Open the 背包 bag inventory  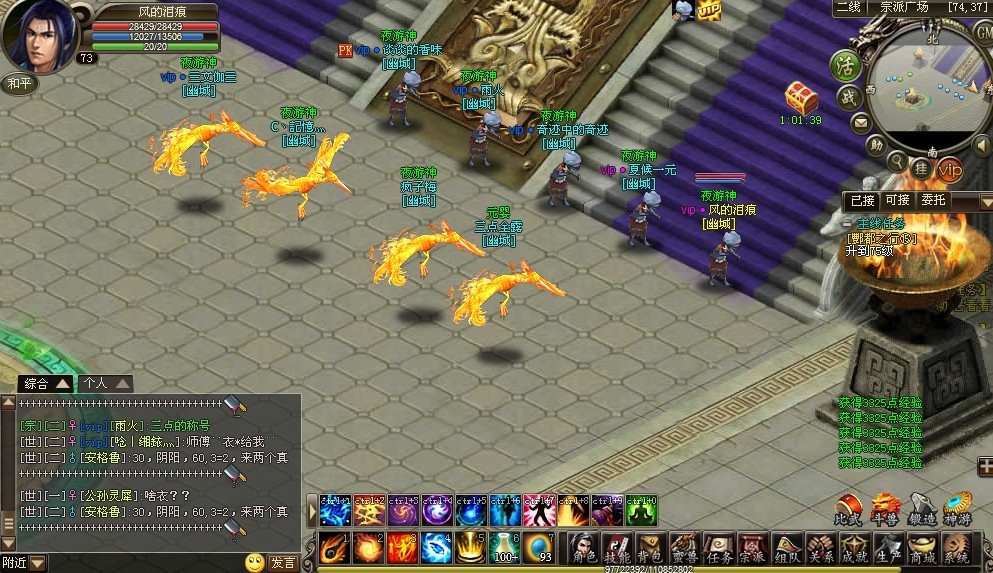click(x=651, y=548)
